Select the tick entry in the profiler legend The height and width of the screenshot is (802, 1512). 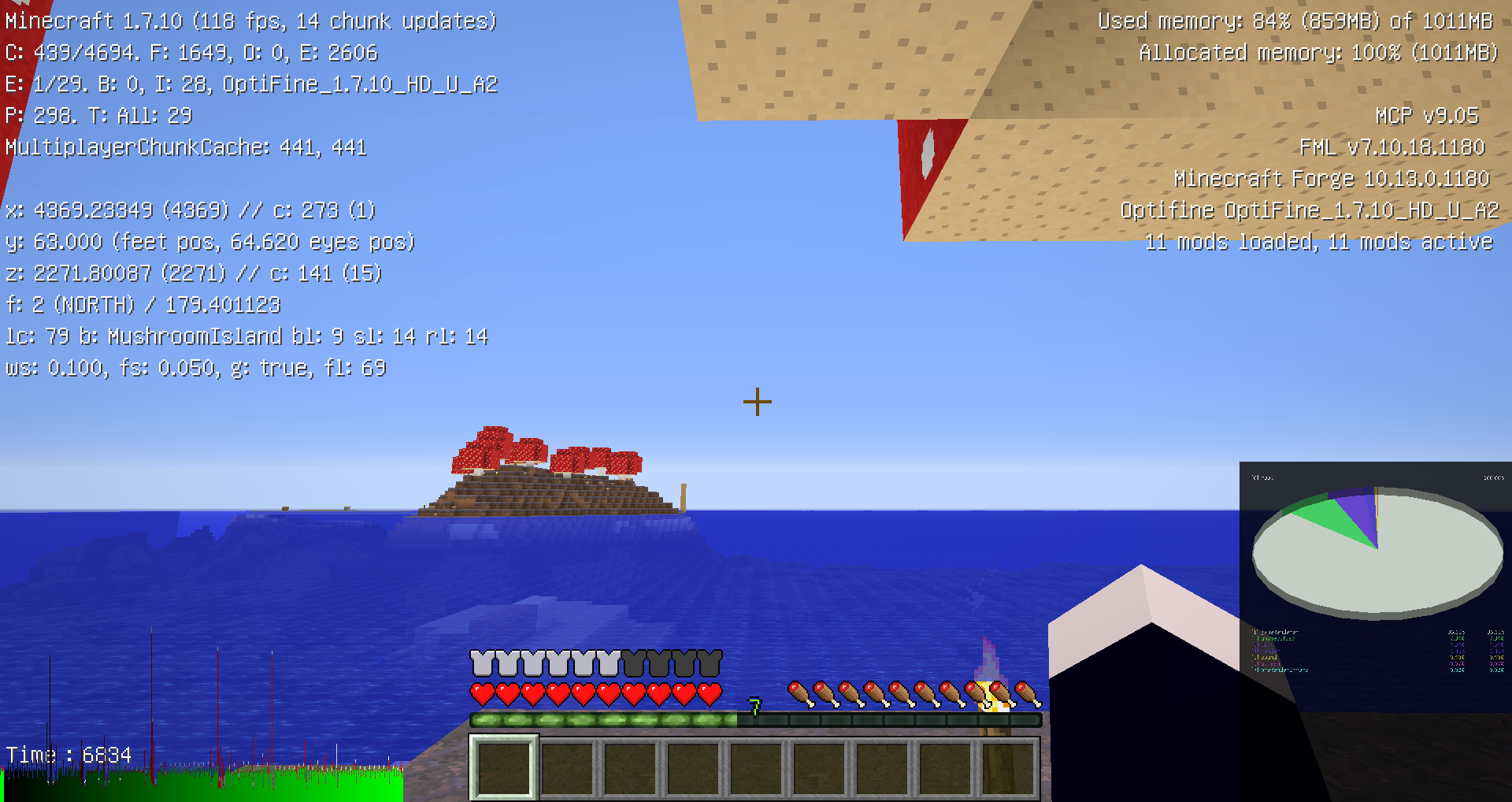click(x=1268, y=644)
